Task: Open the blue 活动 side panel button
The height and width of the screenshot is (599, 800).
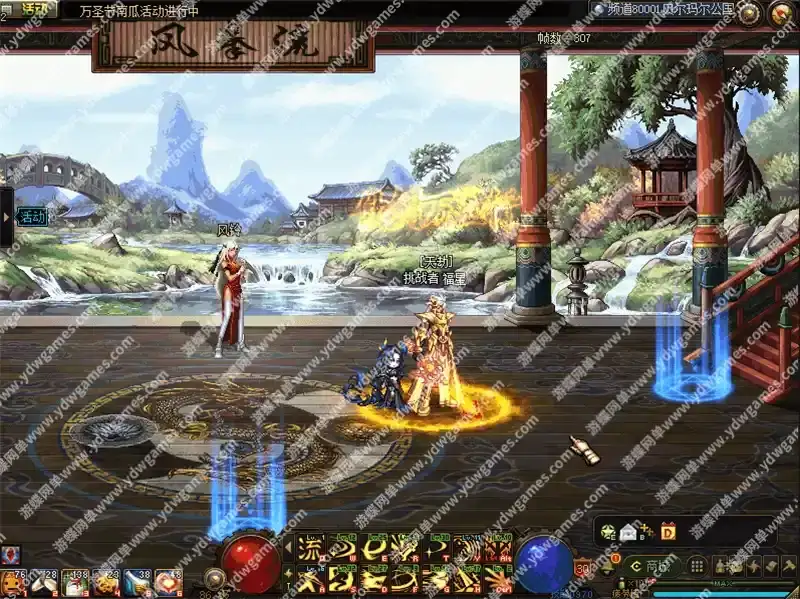Action: point(31,216)
